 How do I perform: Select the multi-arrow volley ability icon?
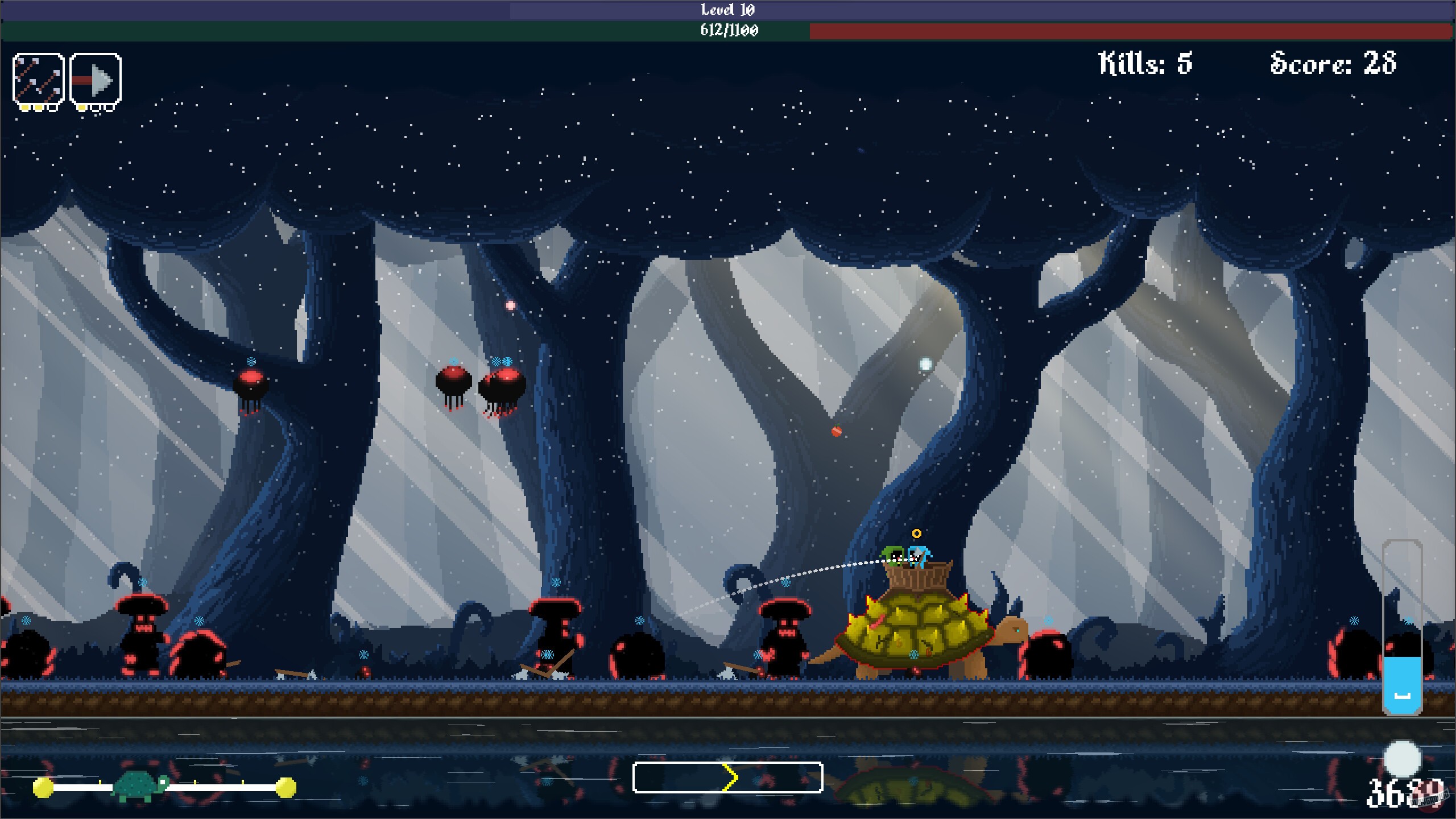click(x=37, y=78)
